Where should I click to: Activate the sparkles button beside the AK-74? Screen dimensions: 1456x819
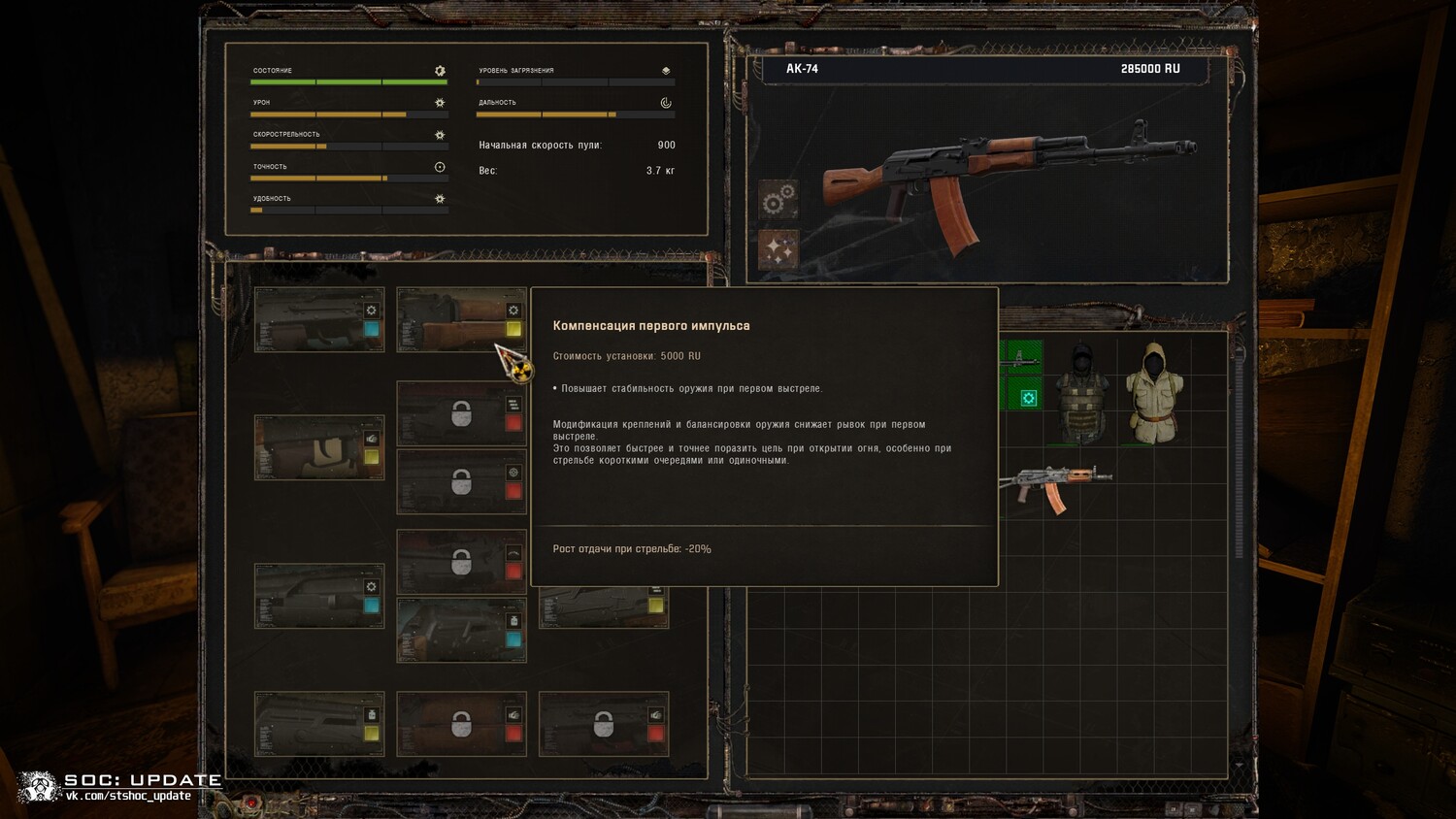point(778,249)
